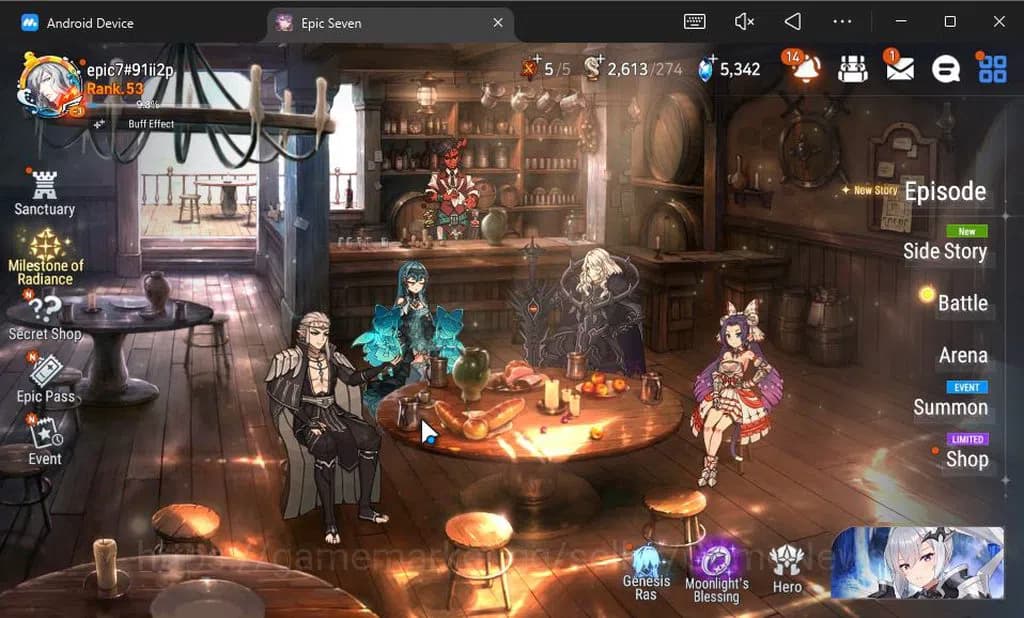Open the Hero menu

pos(787,570)
